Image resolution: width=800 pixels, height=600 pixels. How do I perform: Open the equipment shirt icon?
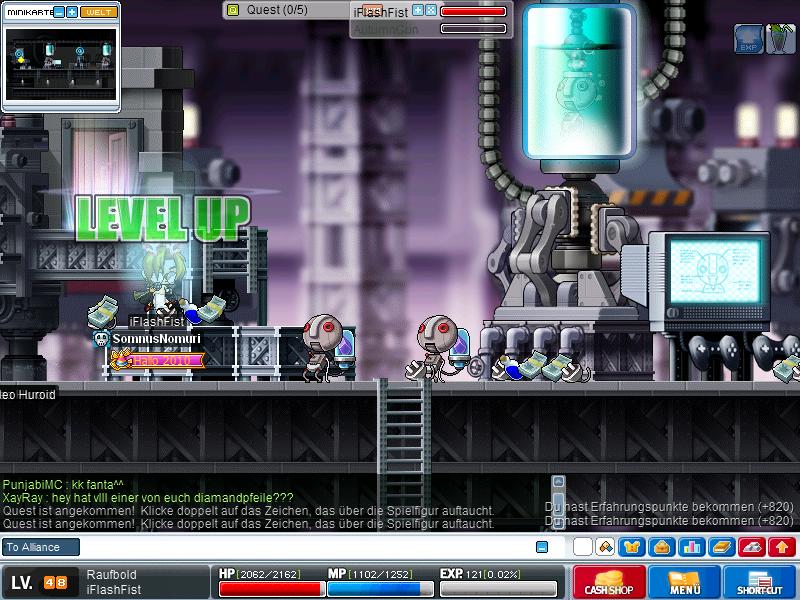point(632,547)
